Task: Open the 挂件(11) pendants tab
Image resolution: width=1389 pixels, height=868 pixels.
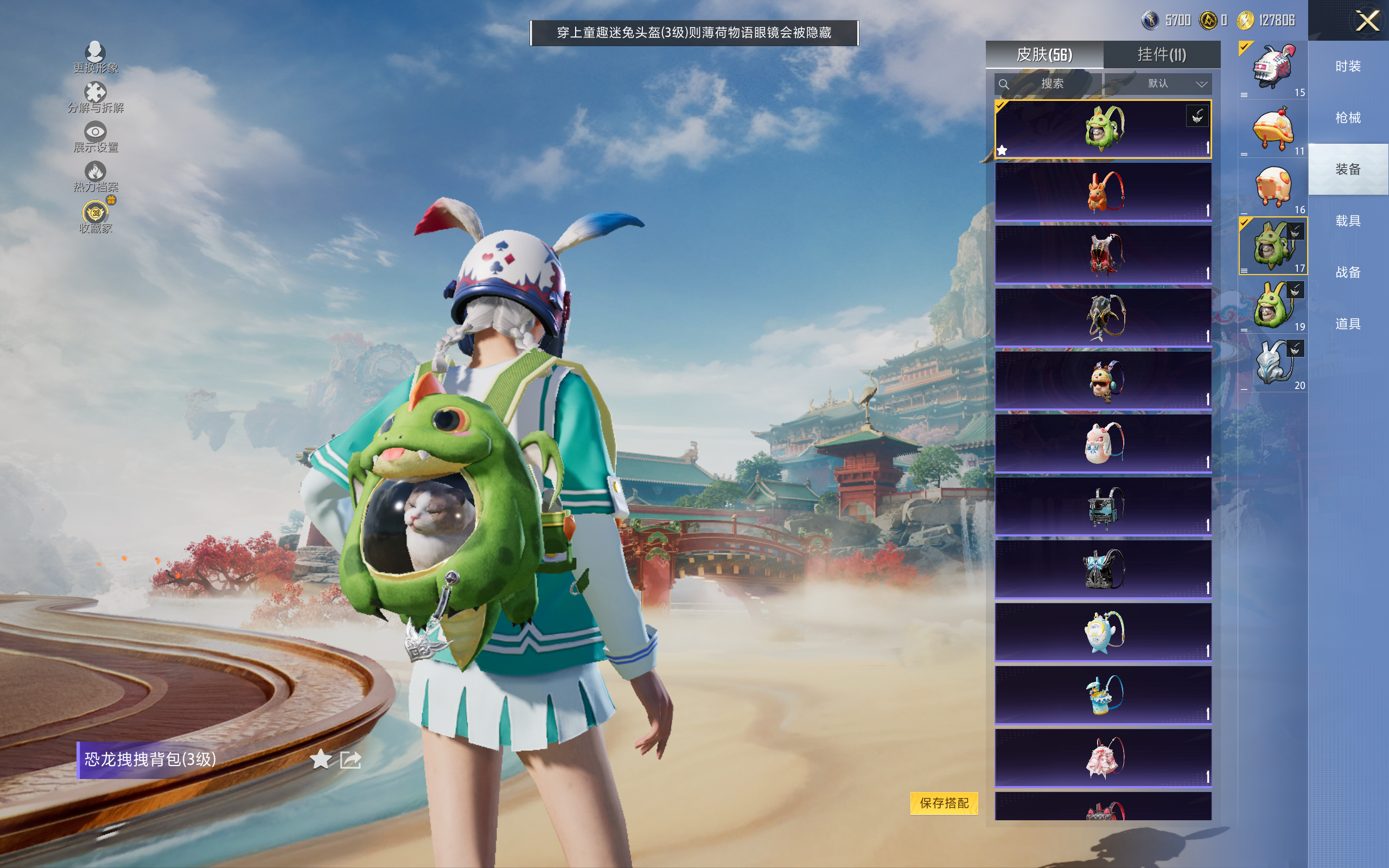Action: 1162,55
